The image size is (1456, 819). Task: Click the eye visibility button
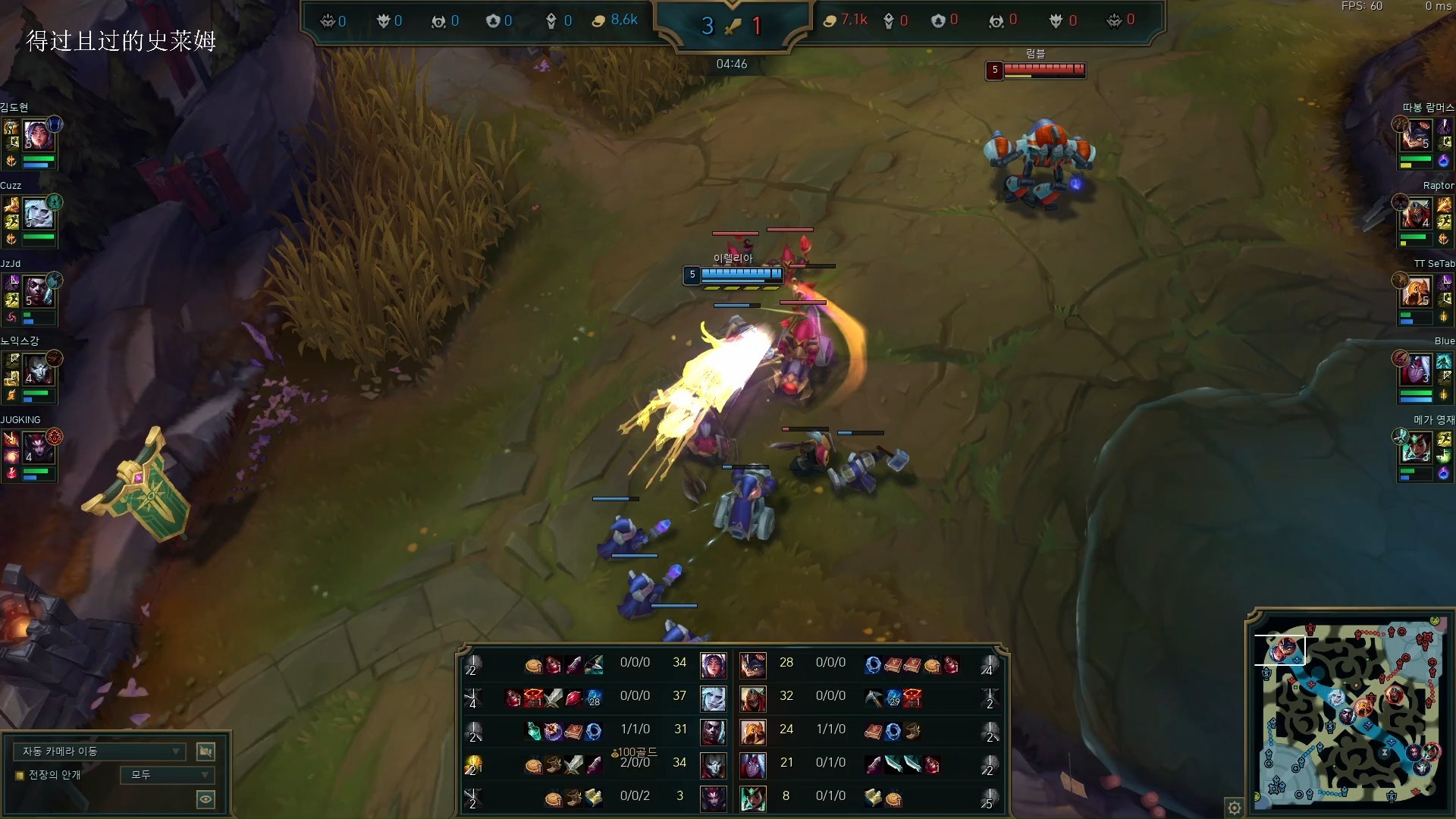click(x=206, y=799)
